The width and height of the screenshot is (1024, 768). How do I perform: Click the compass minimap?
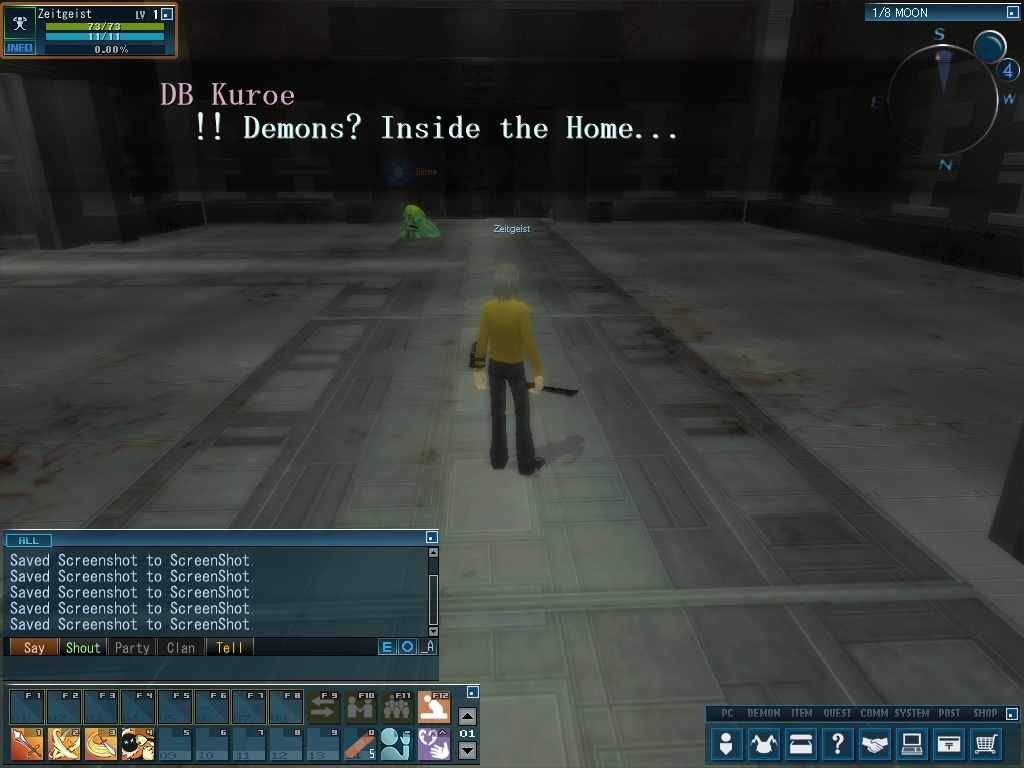coord(942,98)
